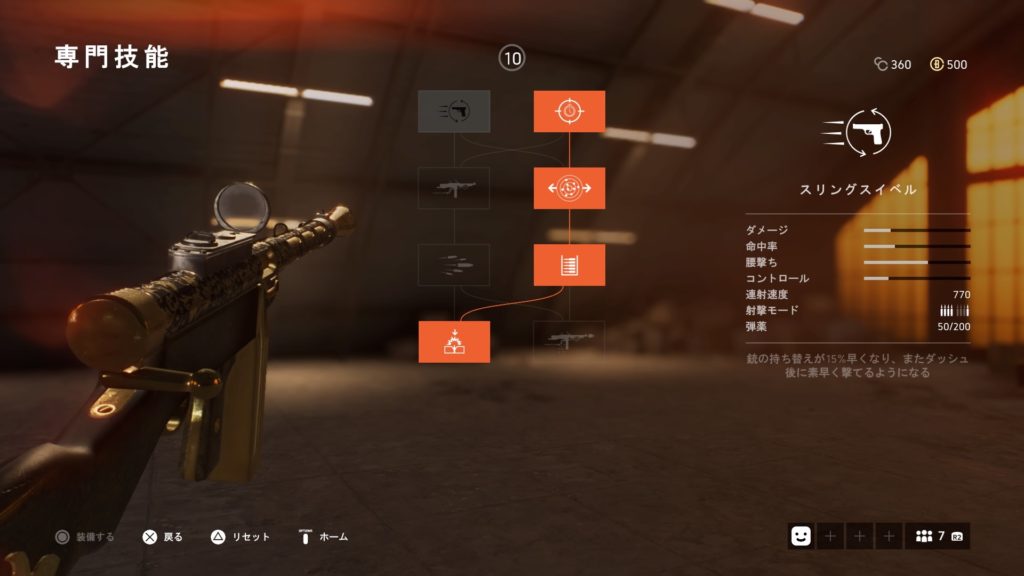Choose the orange stopwatch crosshair specialization
The height and width of the screenshot is (576, 1024).
click(569, 111)
